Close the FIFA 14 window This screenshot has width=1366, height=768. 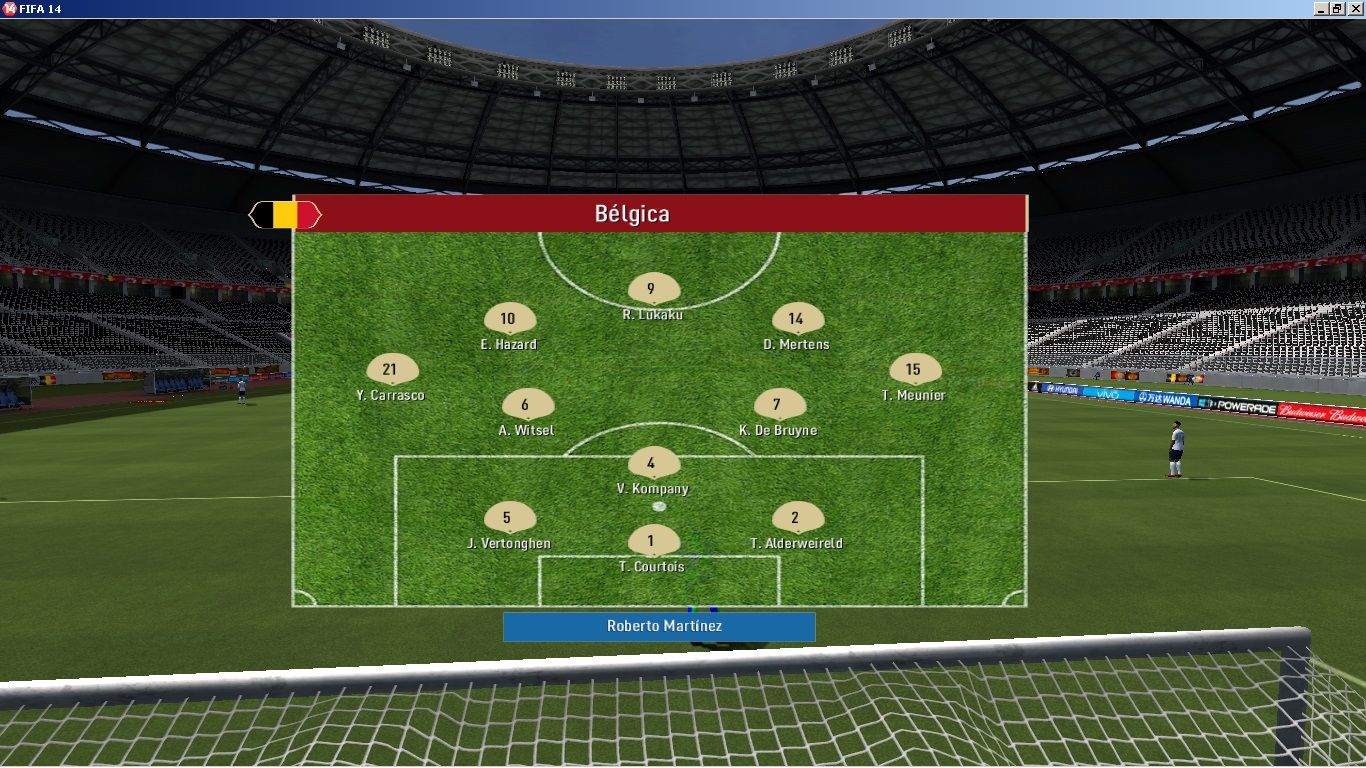(x=1355, y=8)
